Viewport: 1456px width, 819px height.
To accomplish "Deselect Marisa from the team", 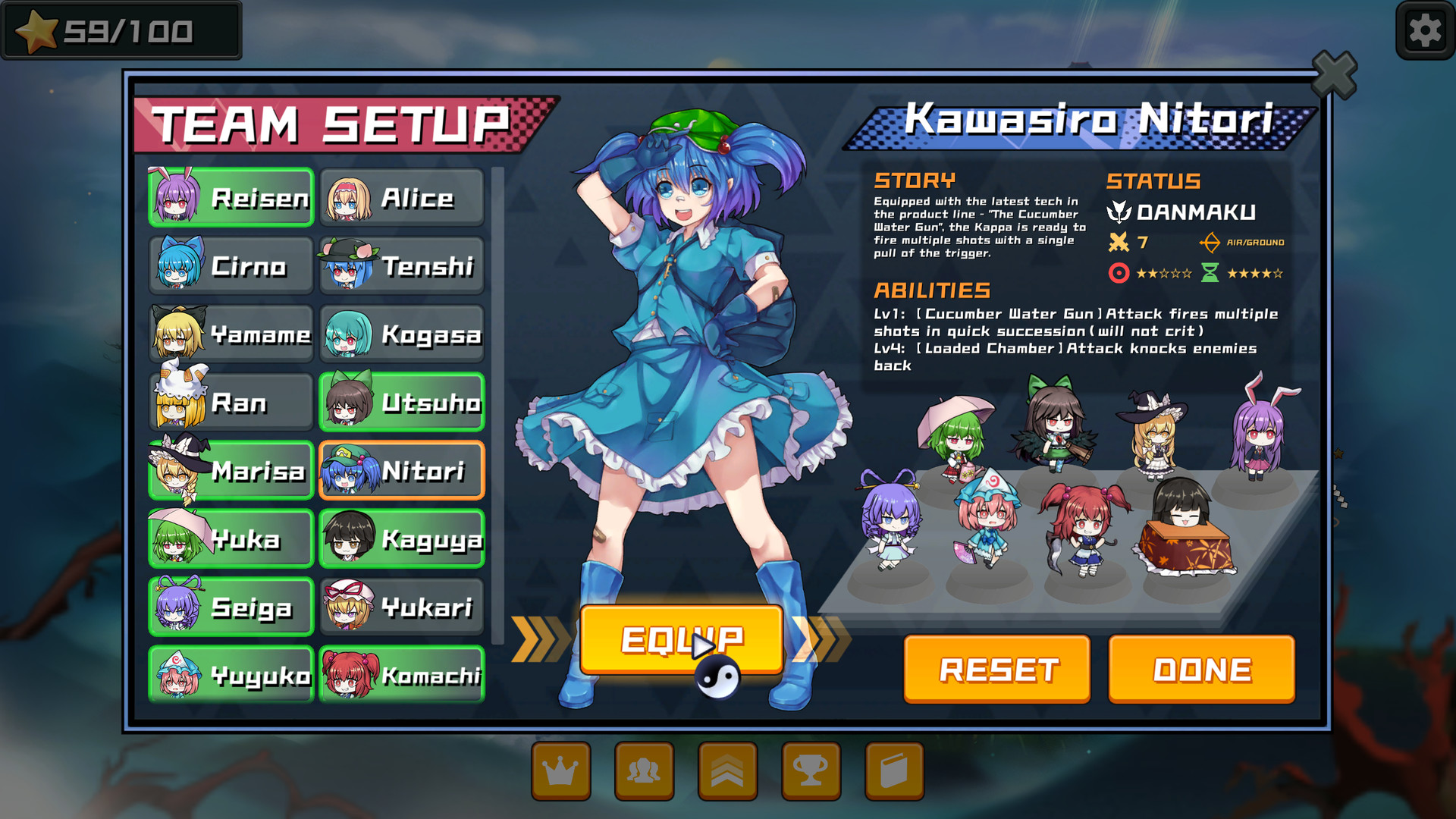I will 230,470.
